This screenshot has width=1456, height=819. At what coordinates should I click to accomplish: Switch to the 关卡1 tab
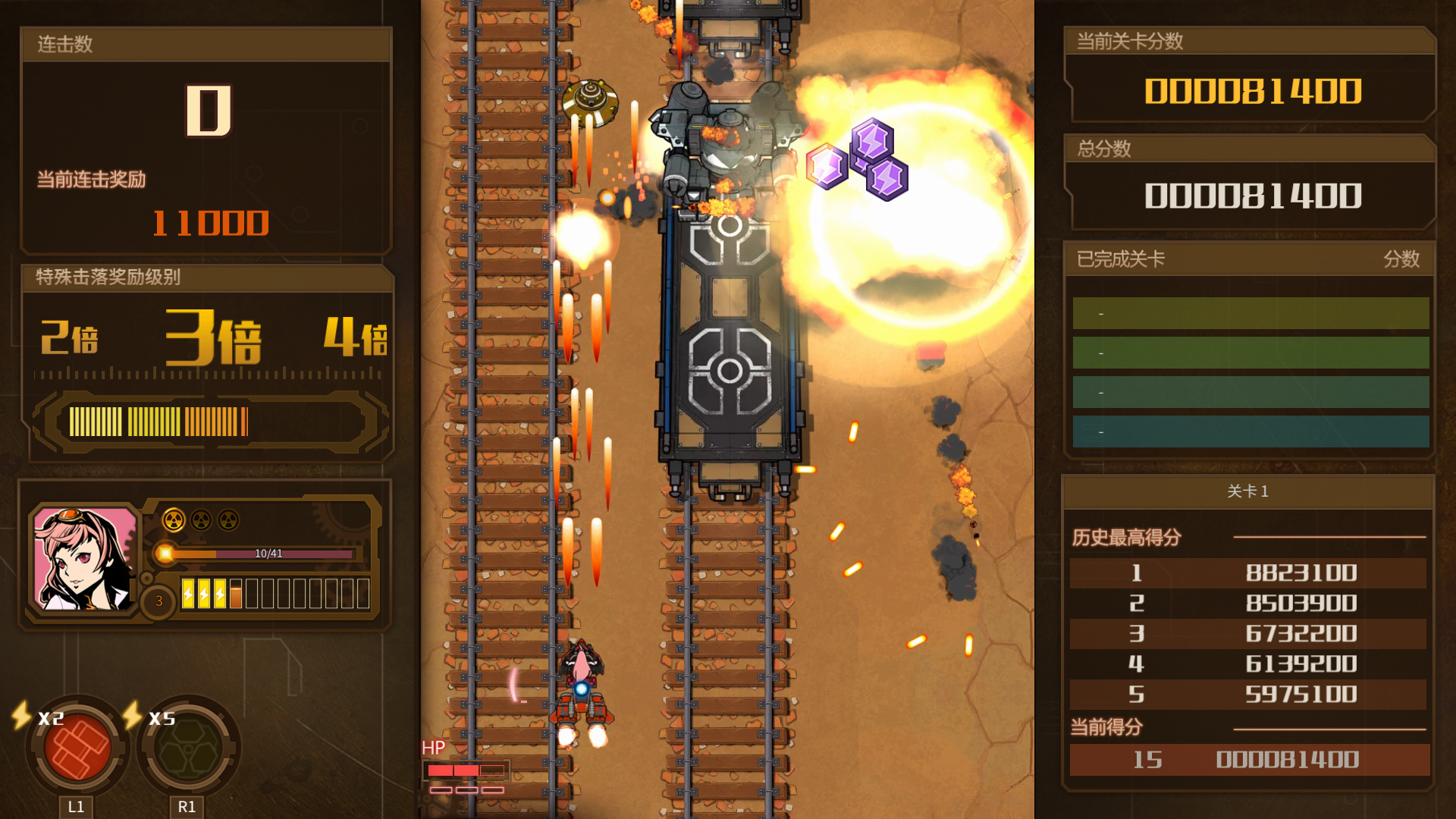(1250, 491)
